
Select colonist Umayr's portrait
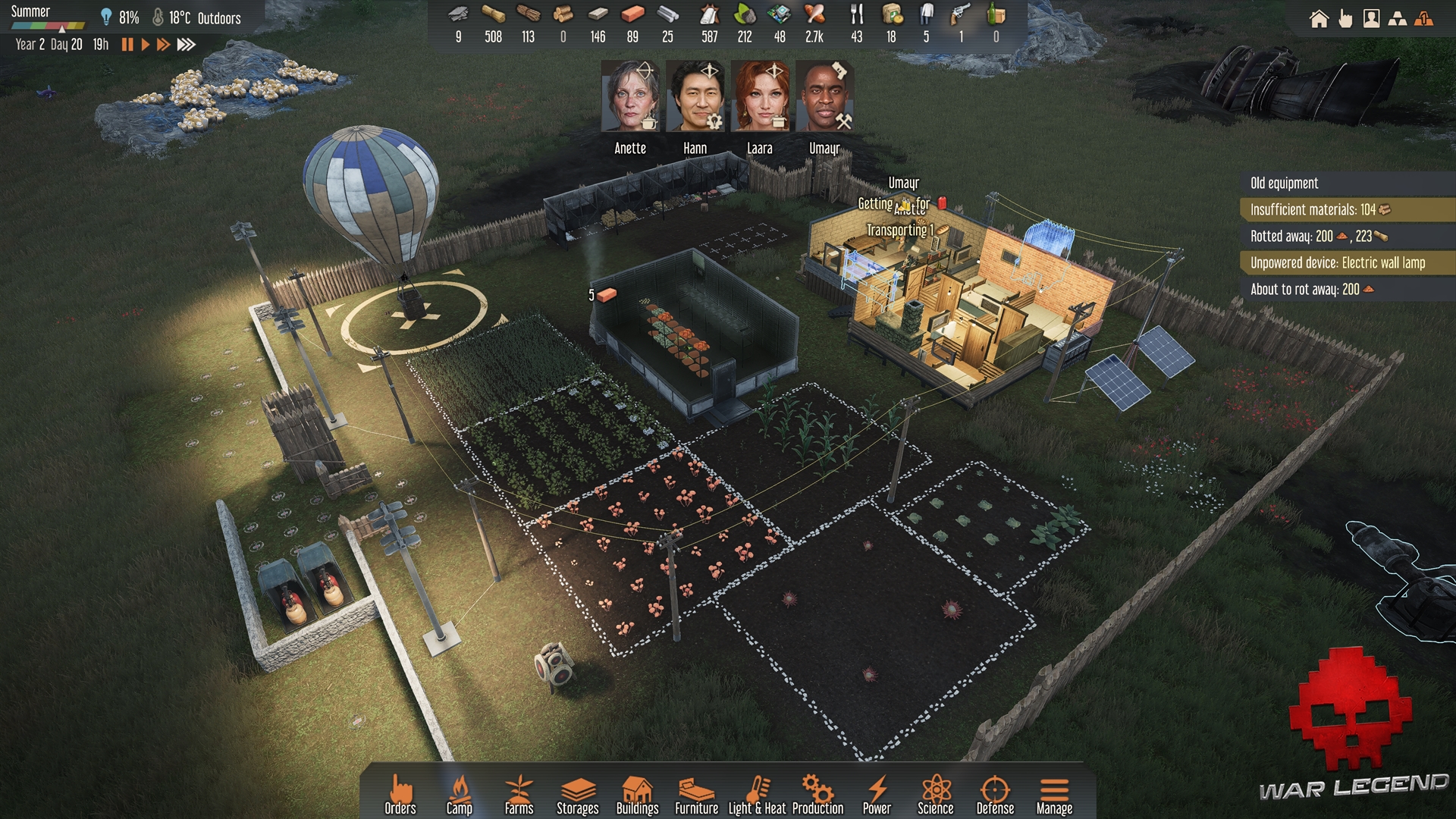824,97
